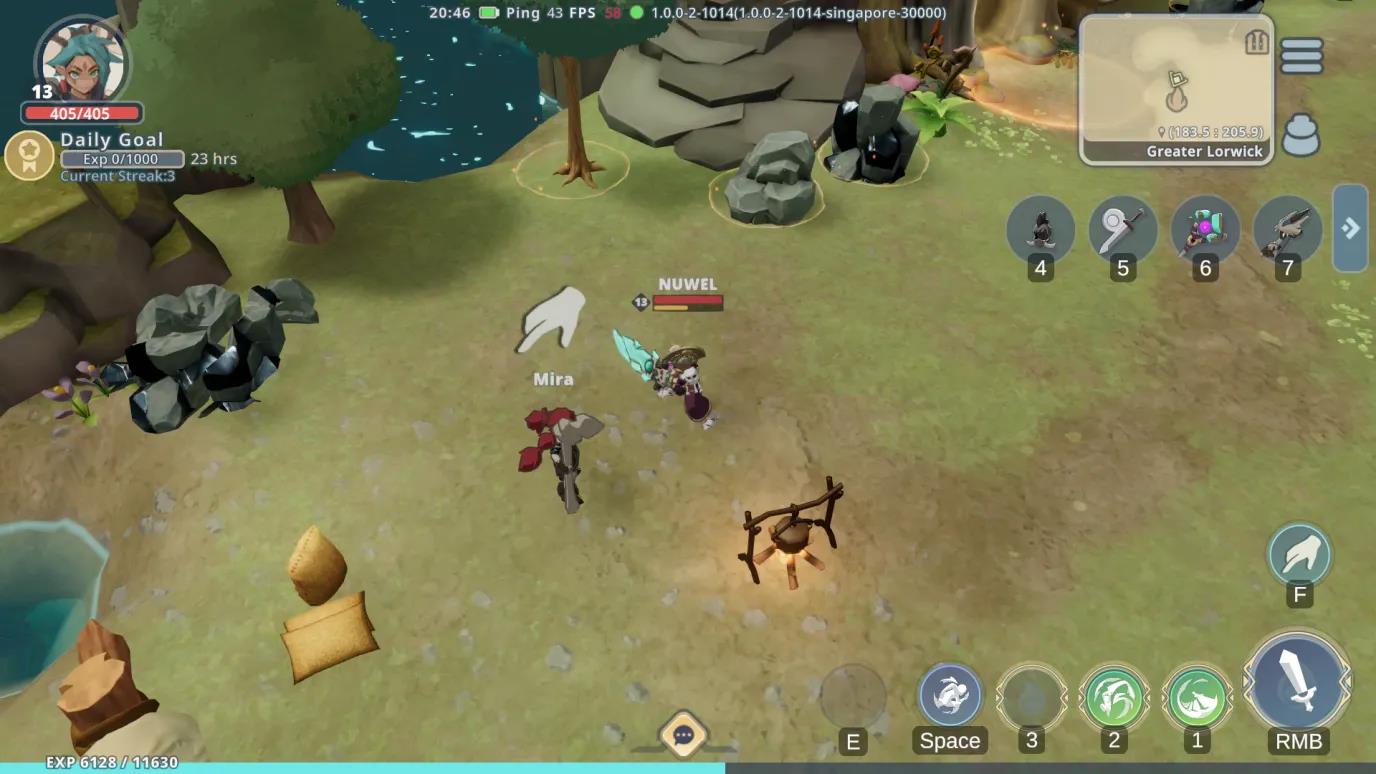Open the hamburger main menu
This screenshot has width=1376, height=774.
[1301, 56]
